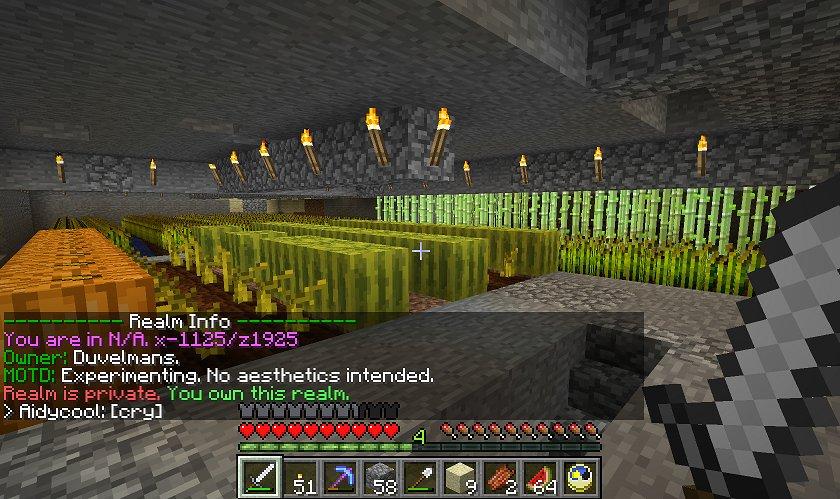Select the iron sword hotbar slot
840x499 pixels.
click(x=260, y=476)
